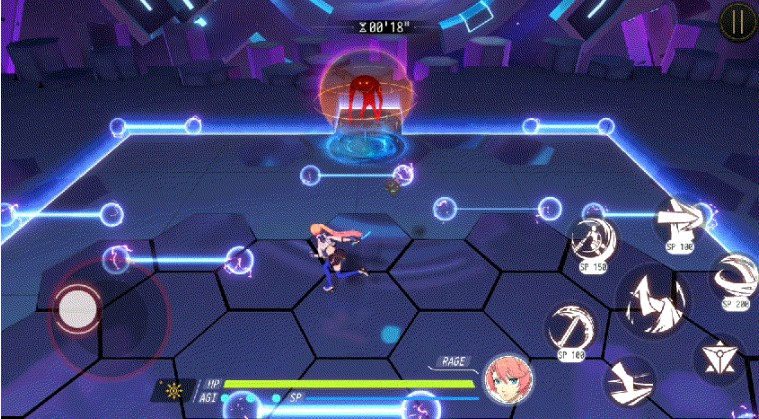The width and height of the screenshot is (759, 419).
Task: Trigger the SP 200 swirl skill
Action: click(x=735, y=274)
